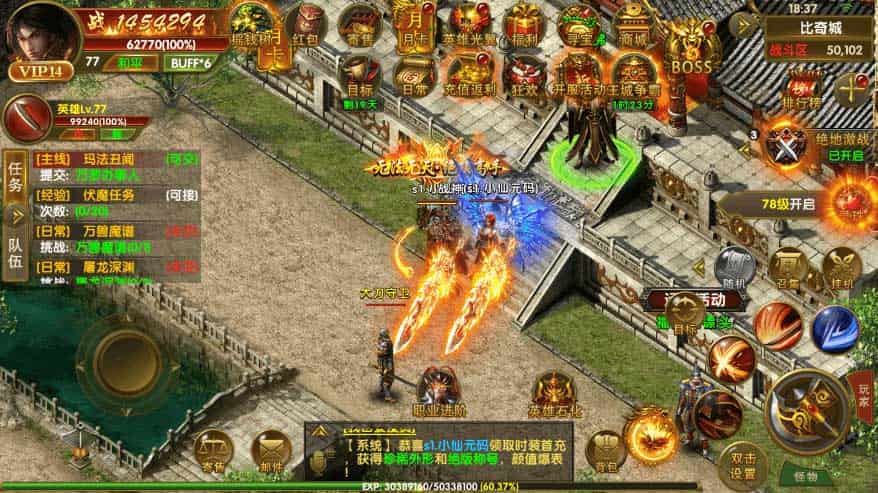878x493 pixels.
Task: Open the 商城 shop
Action: pos(632,23)
